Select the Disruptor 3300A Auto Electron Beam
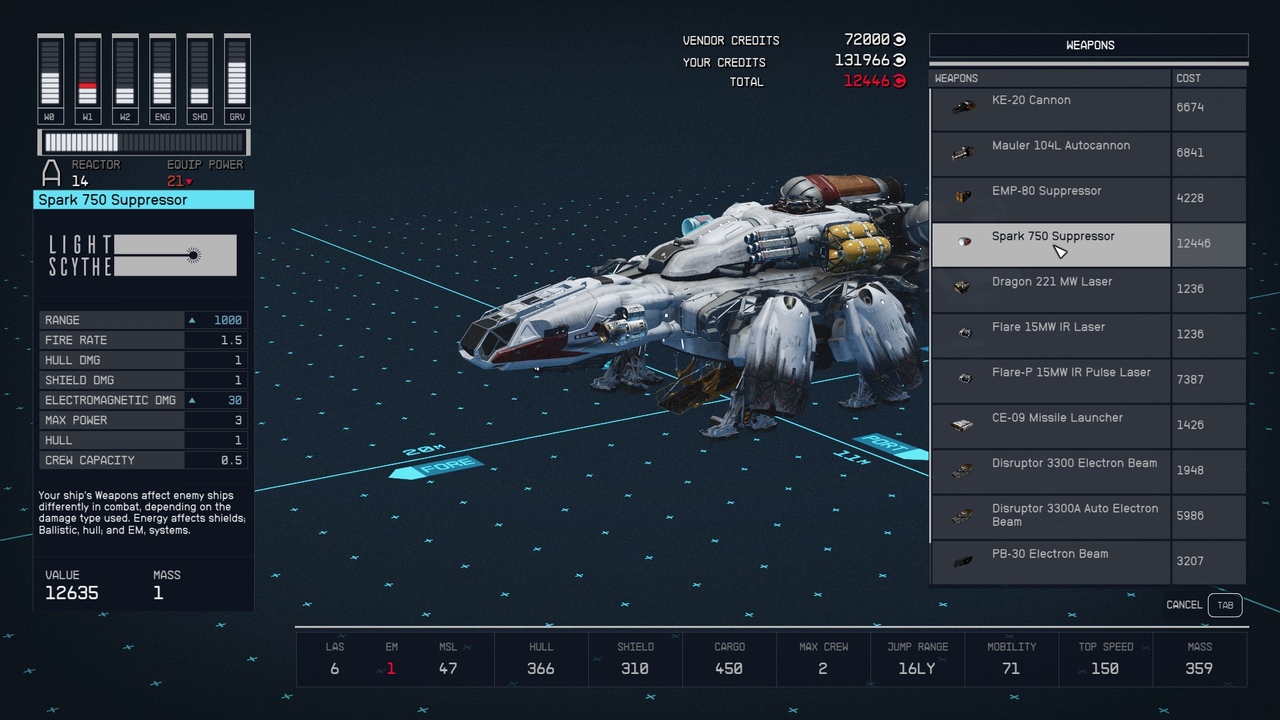This screenshot has height=720, width=1280. pos(1050,516)
